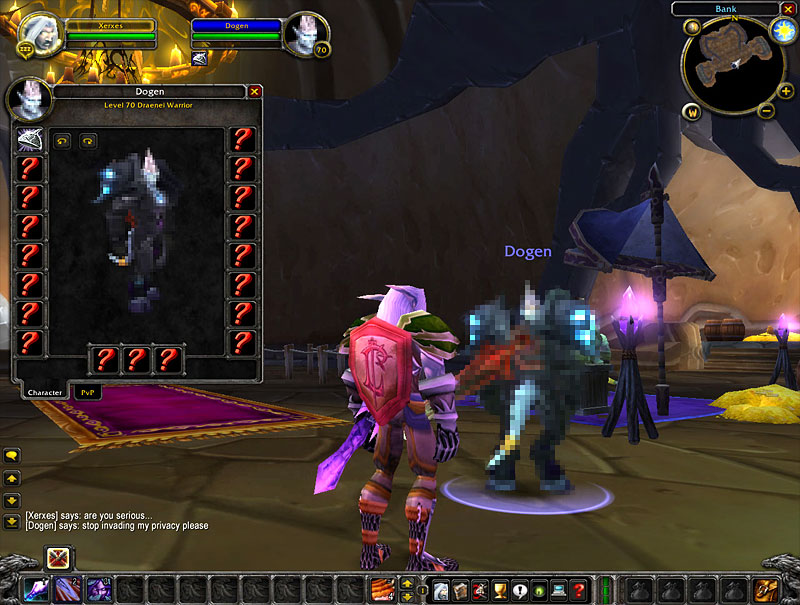Open the character info micro button
800x605 pixels.
pos(441,590)
